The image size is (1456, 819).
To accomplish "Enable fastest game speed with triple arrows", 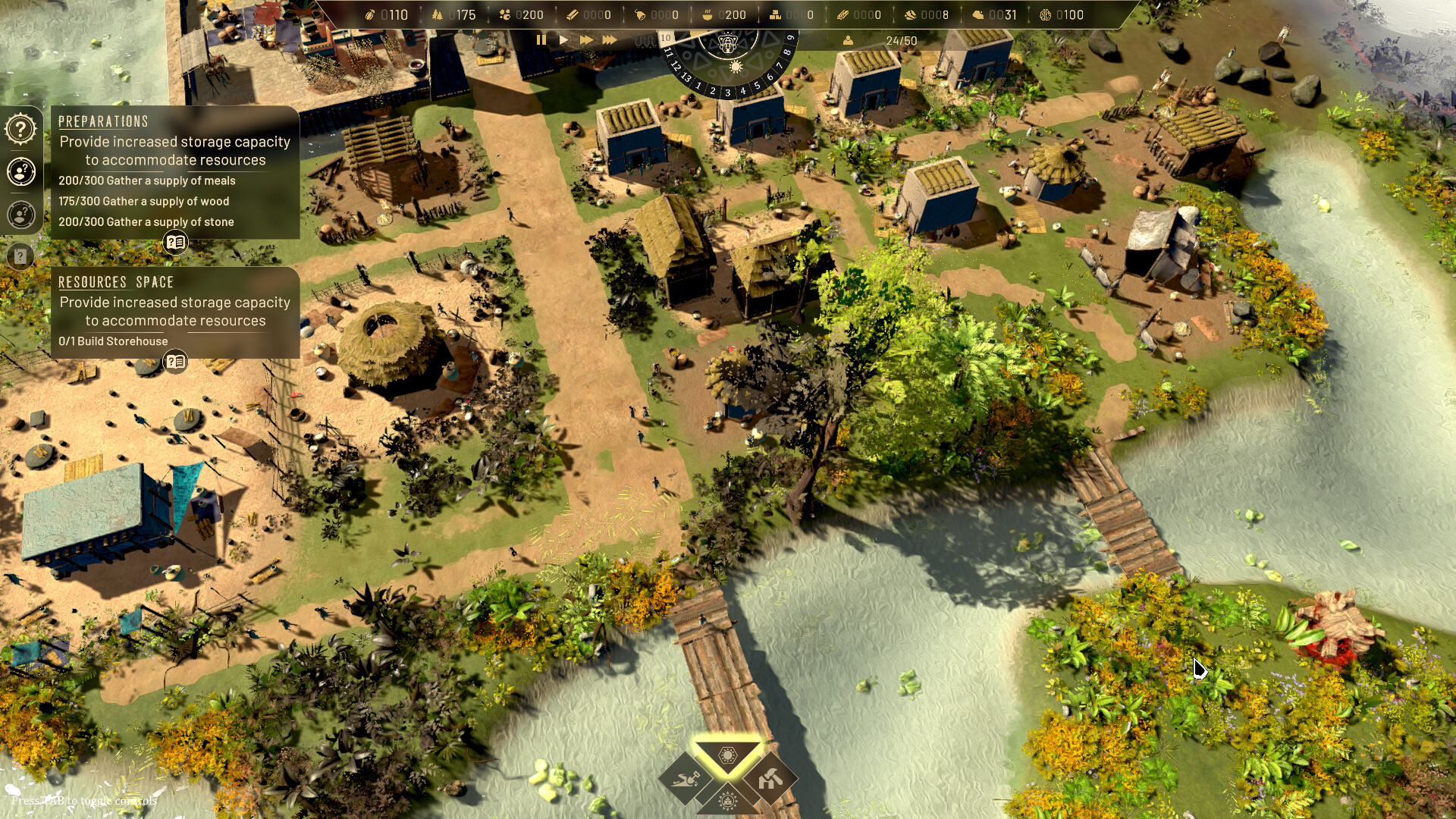I will coord(610,40).
